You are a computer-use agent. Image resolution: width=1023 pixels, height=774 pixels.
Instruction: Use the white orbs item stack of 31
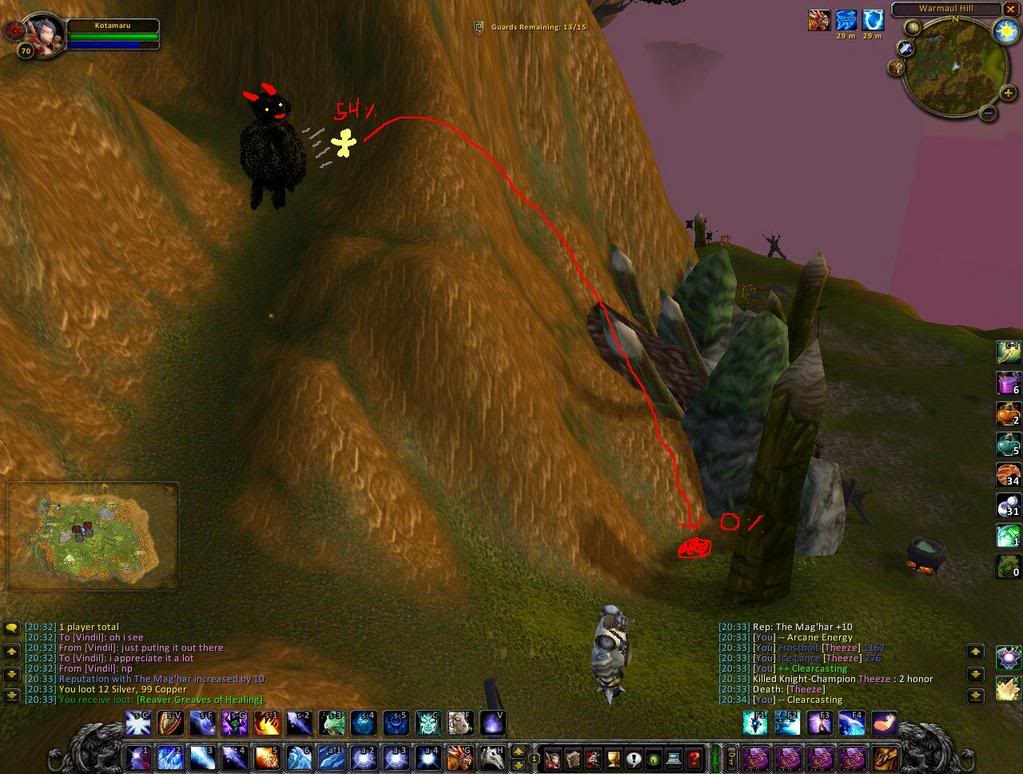(x=1008, y=507)
